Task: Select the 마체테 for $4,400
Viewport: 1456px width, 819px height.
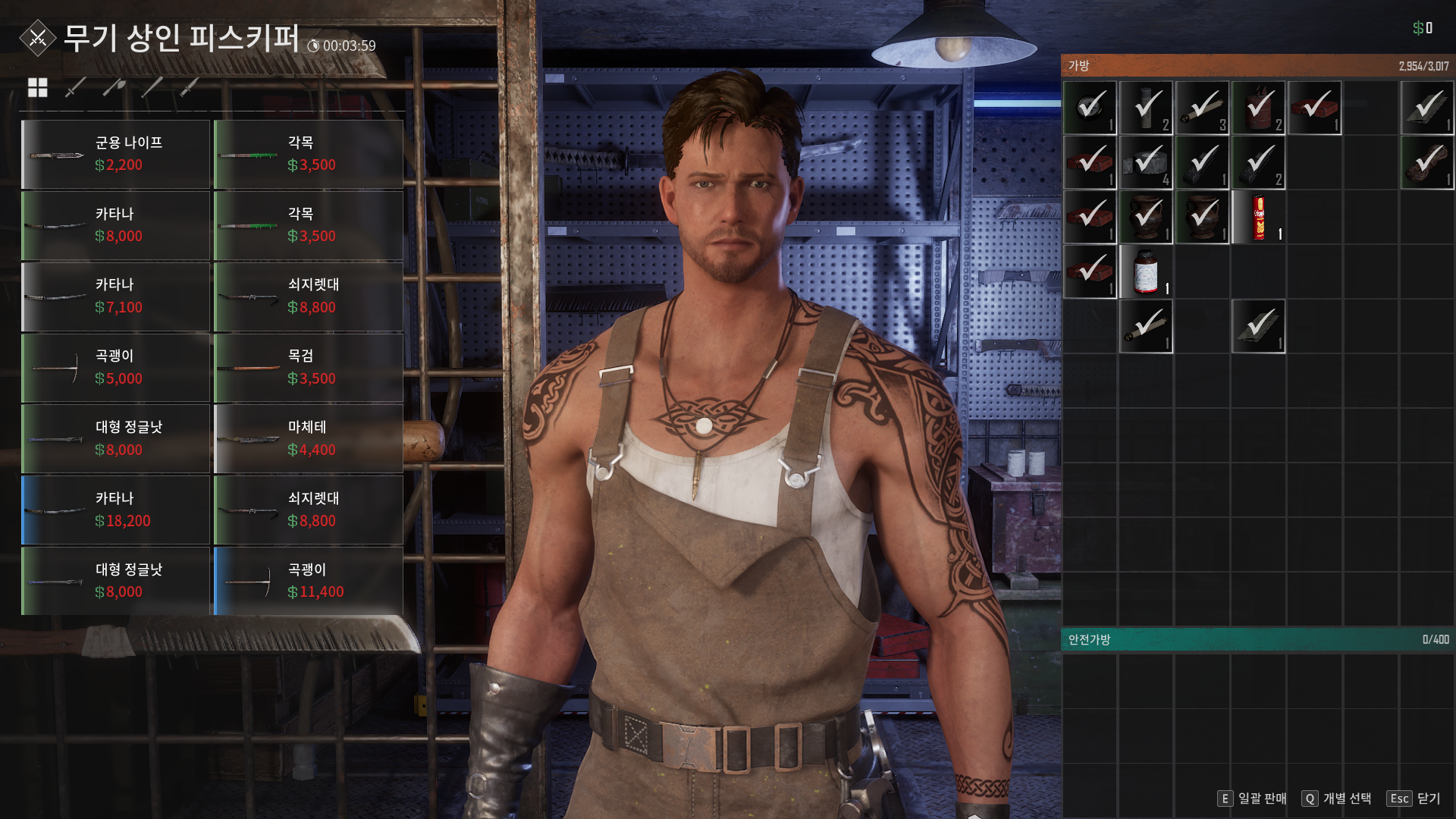Action: (x=308, y=439)
